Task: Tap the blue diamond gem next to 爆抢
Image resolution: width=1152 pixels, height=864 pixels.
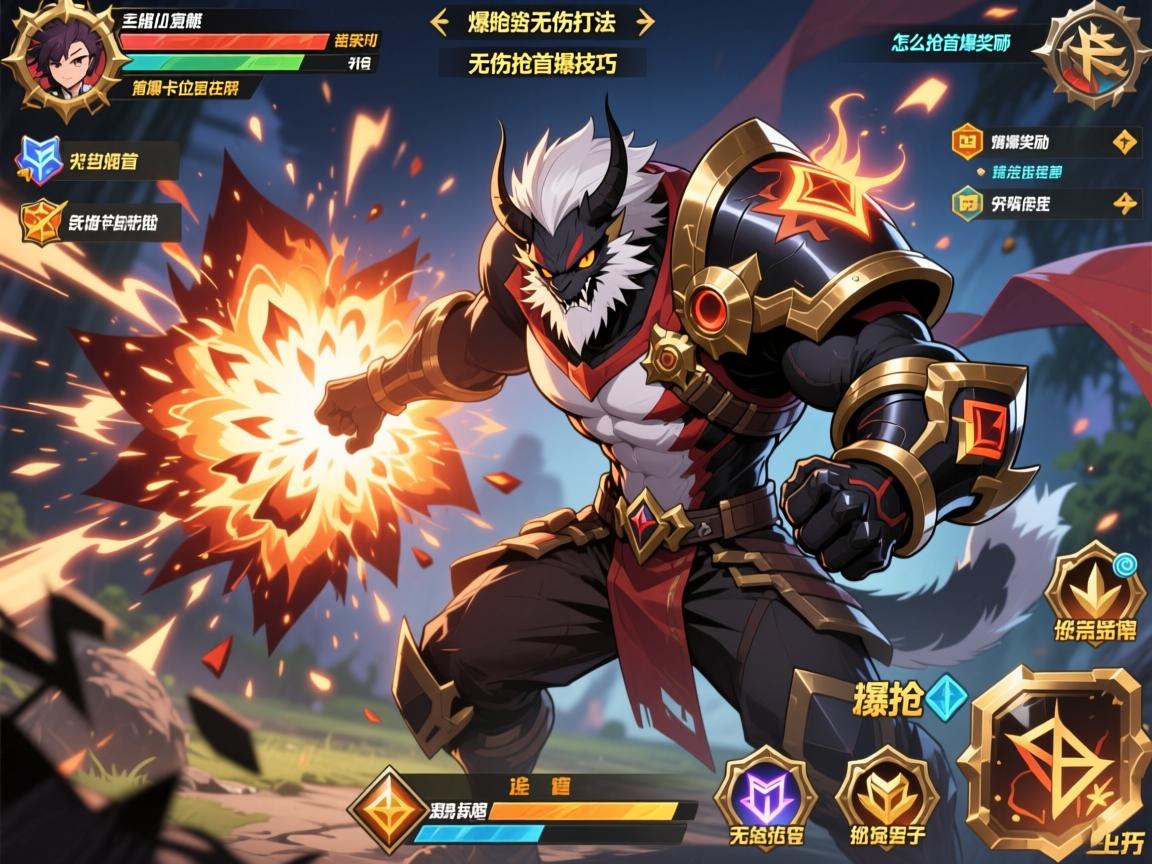Action: pos(945,698)
